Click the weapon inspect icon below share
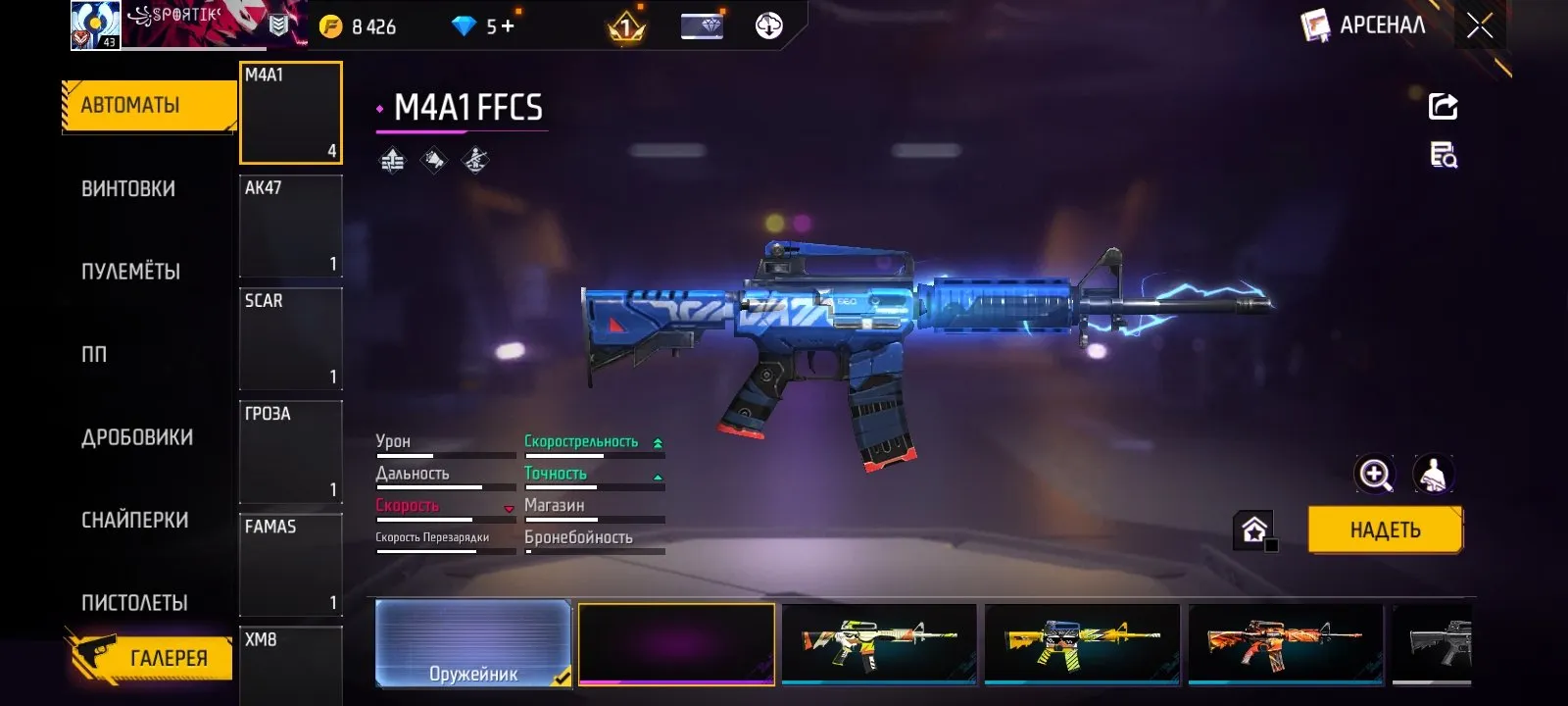This screenshot has height=706, width=1568. pos(1443,157)
